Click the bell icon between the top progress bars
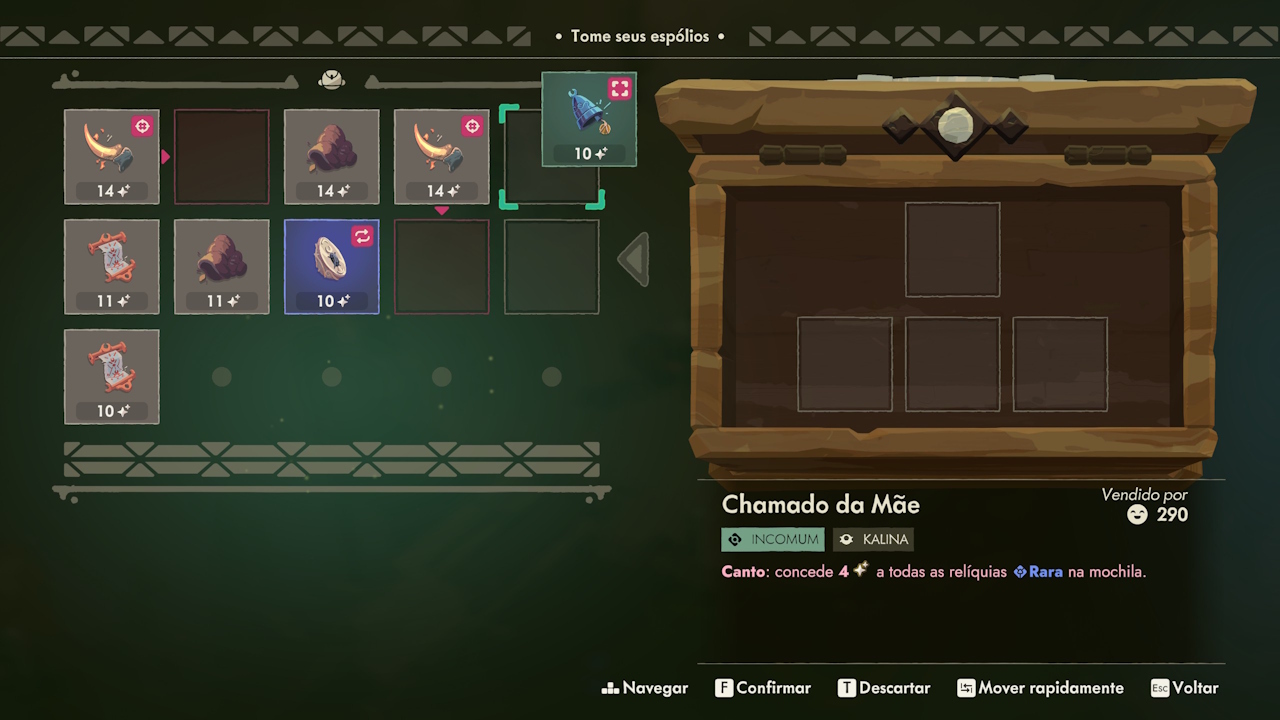1280x720 pixels. [x=331, y=79]
